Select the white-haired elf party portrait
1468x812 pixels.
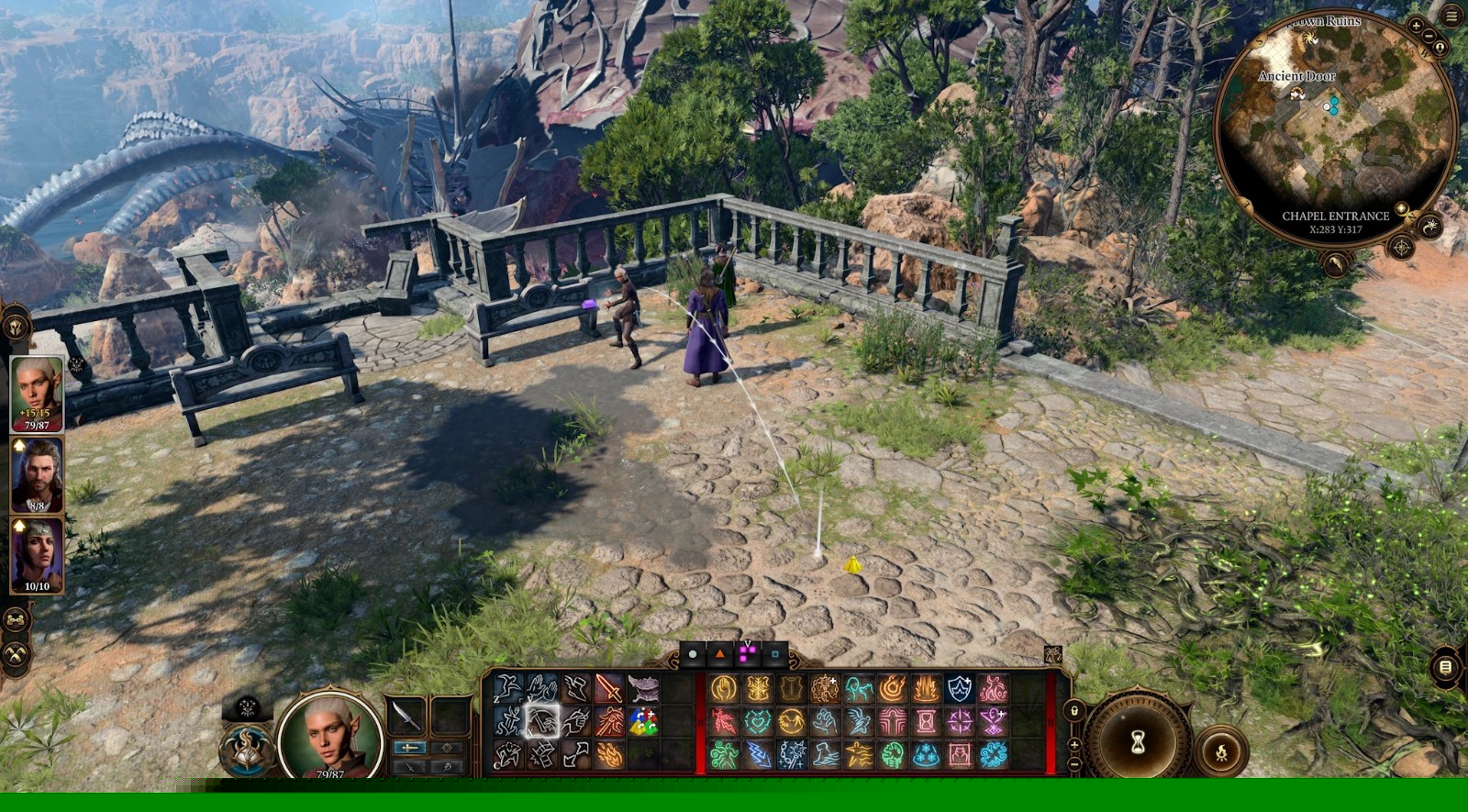tap(37, 393)
